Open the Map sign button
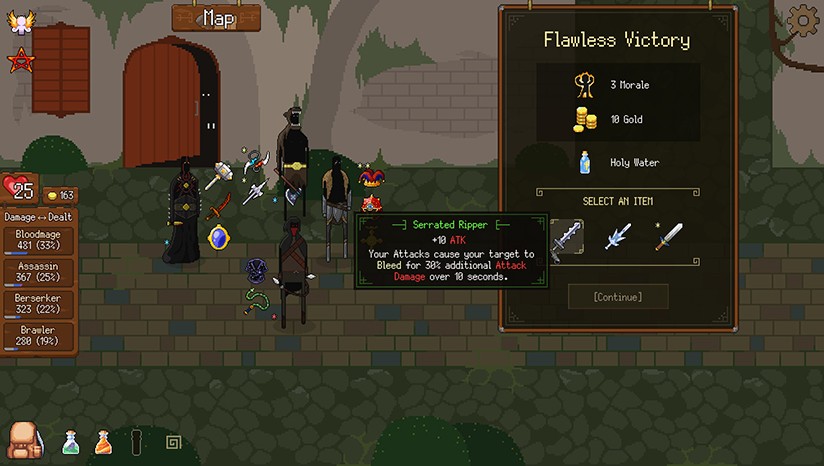Image resolution: width=824 pixels, height=466 pixels. 216,18
